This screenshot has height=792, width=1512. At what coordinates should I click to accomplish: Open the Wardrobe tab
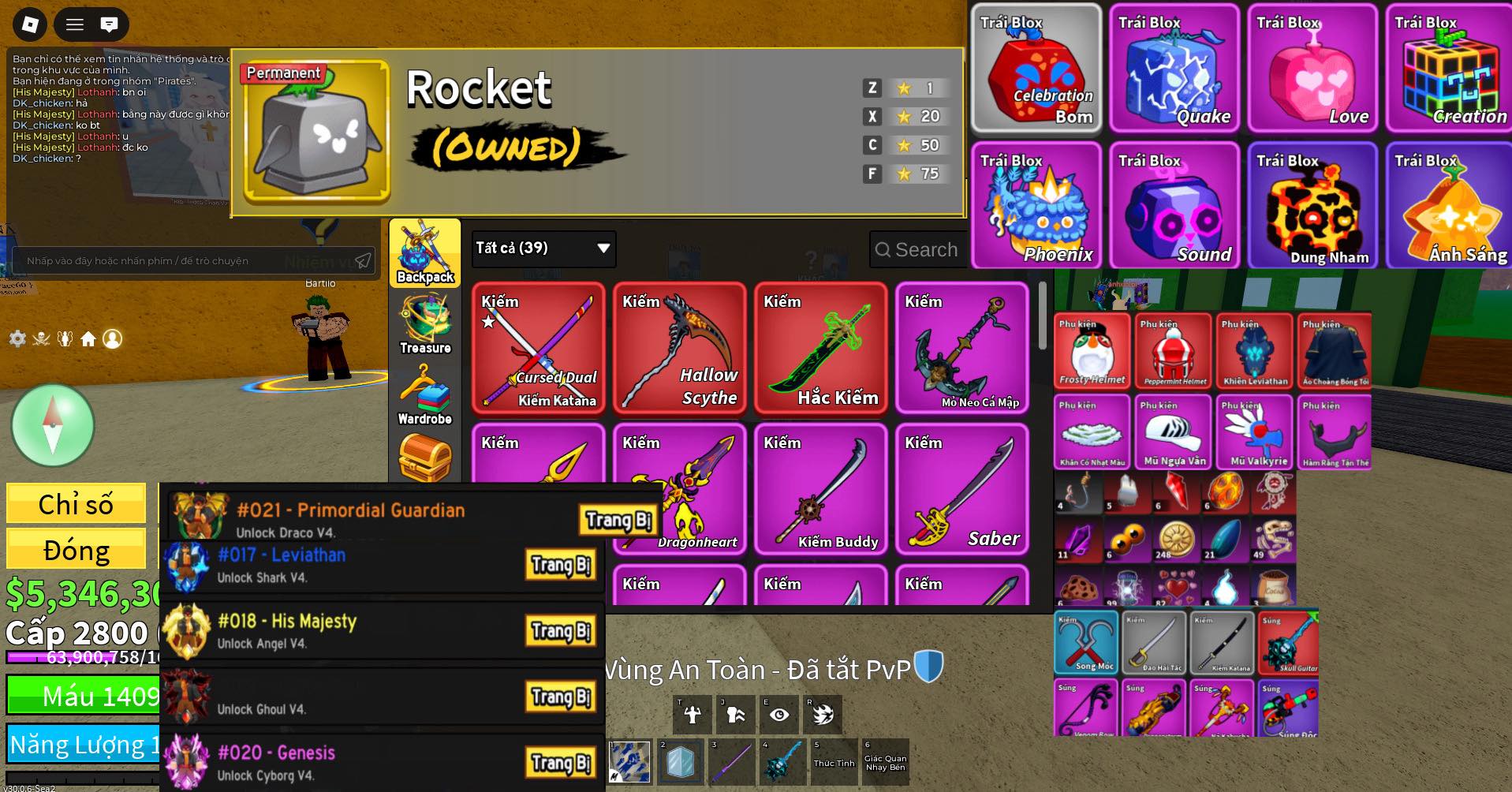pyautogui.click(x=424, y=395)
